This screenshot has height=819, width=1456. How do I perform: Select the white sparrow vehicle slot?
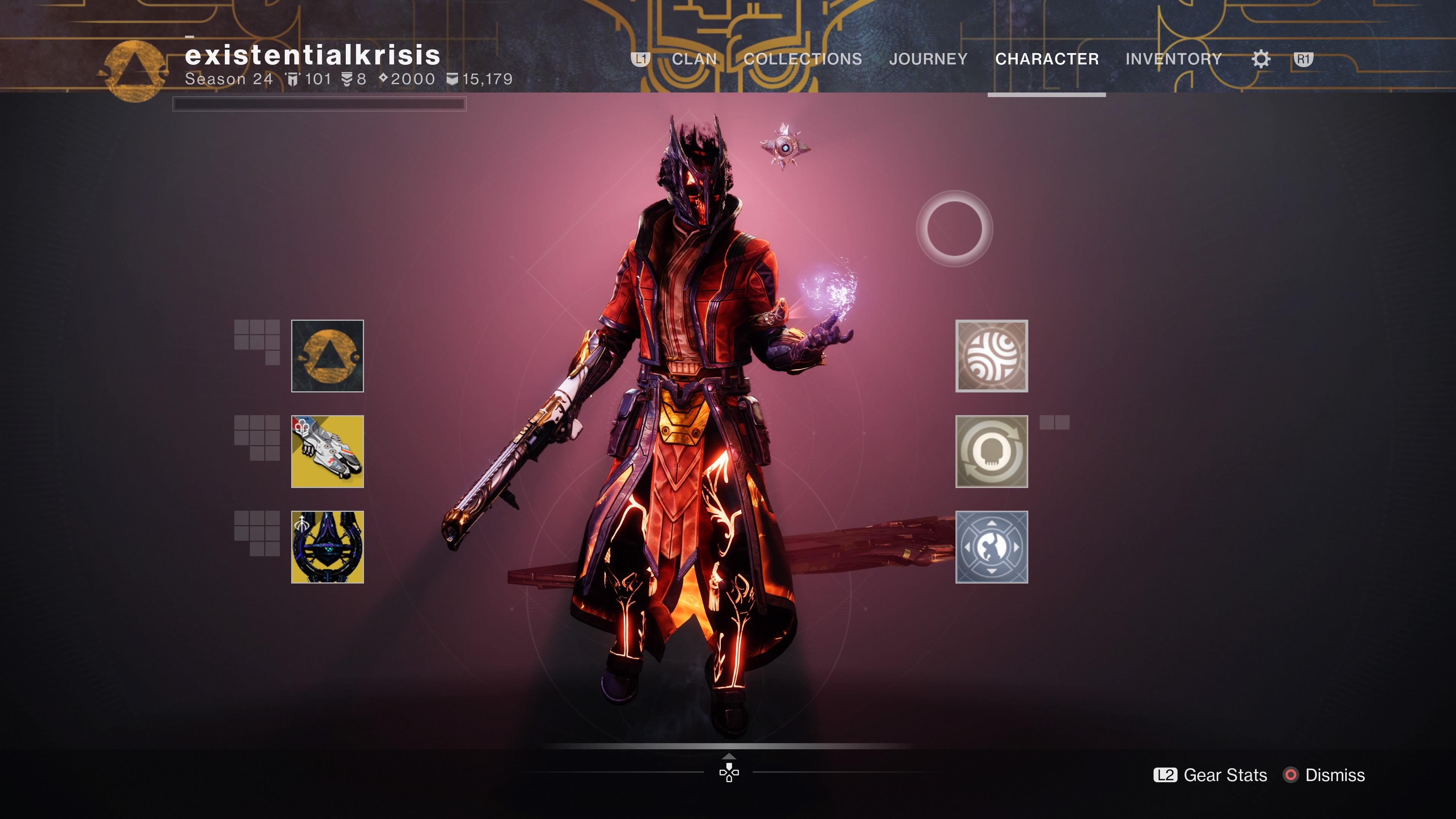tap(327, 452)
